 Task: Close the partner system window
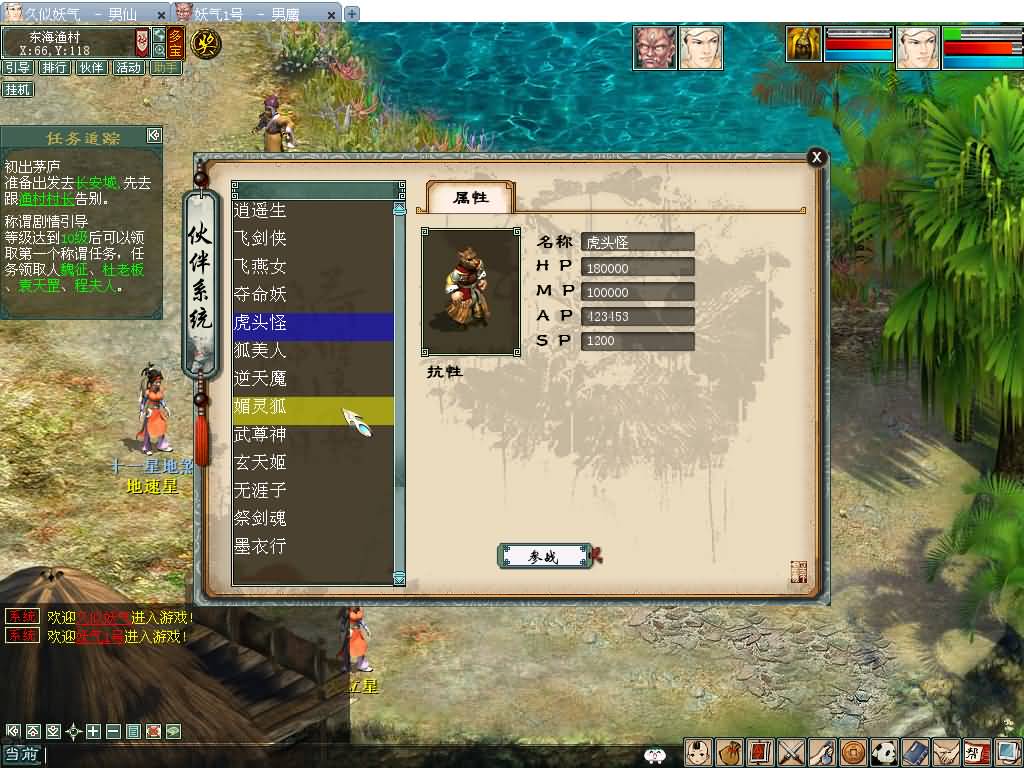click(x=817, y=157)
